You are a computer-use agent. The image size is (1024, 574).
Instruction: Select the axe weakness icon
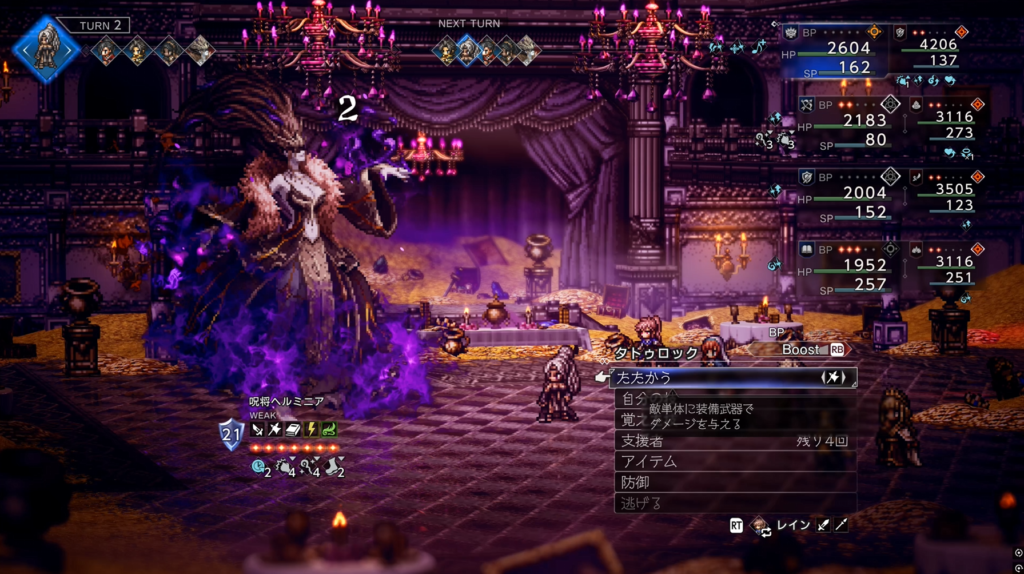pyautogui.click(x=275, y=429)
